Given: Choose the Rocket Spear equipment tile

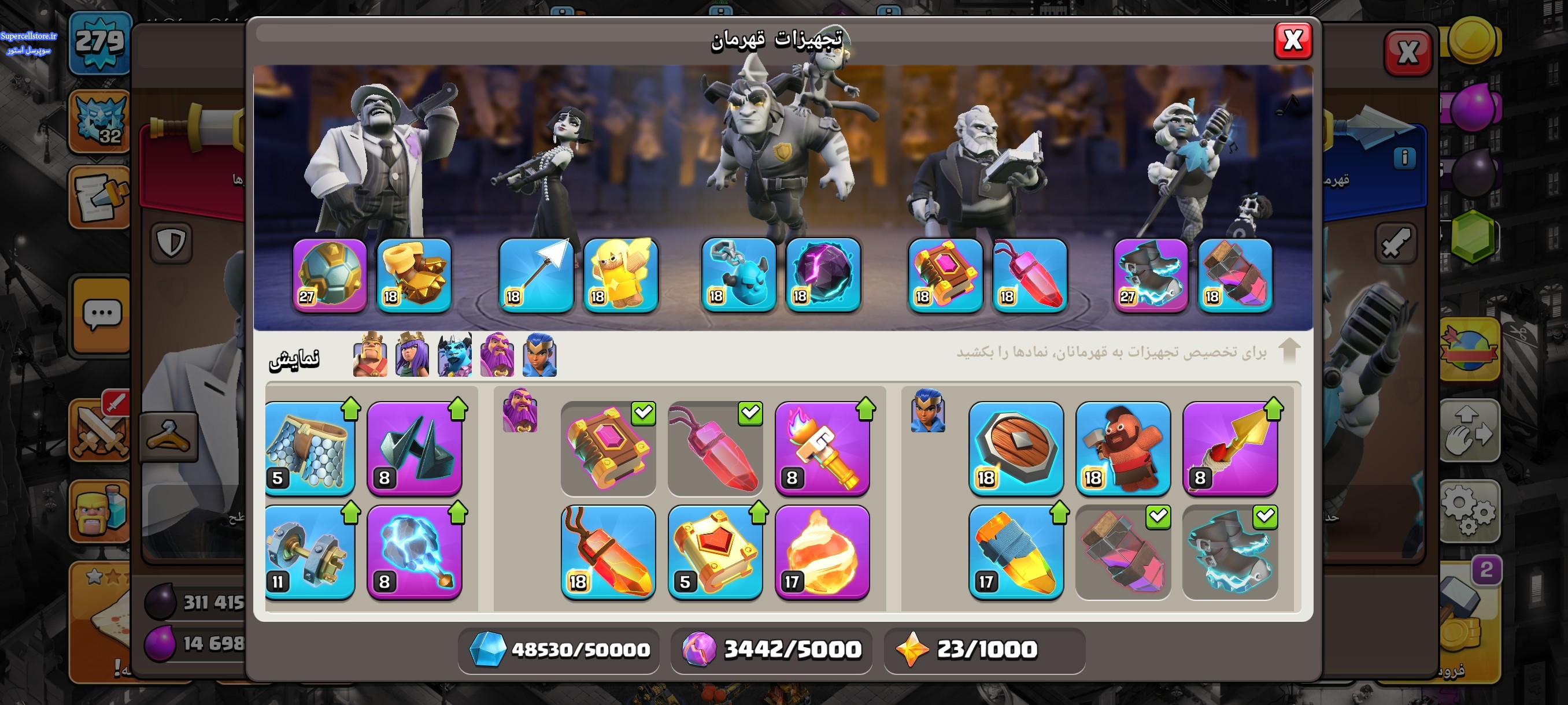Looking at the screenshot, I should pos(1230,448).
